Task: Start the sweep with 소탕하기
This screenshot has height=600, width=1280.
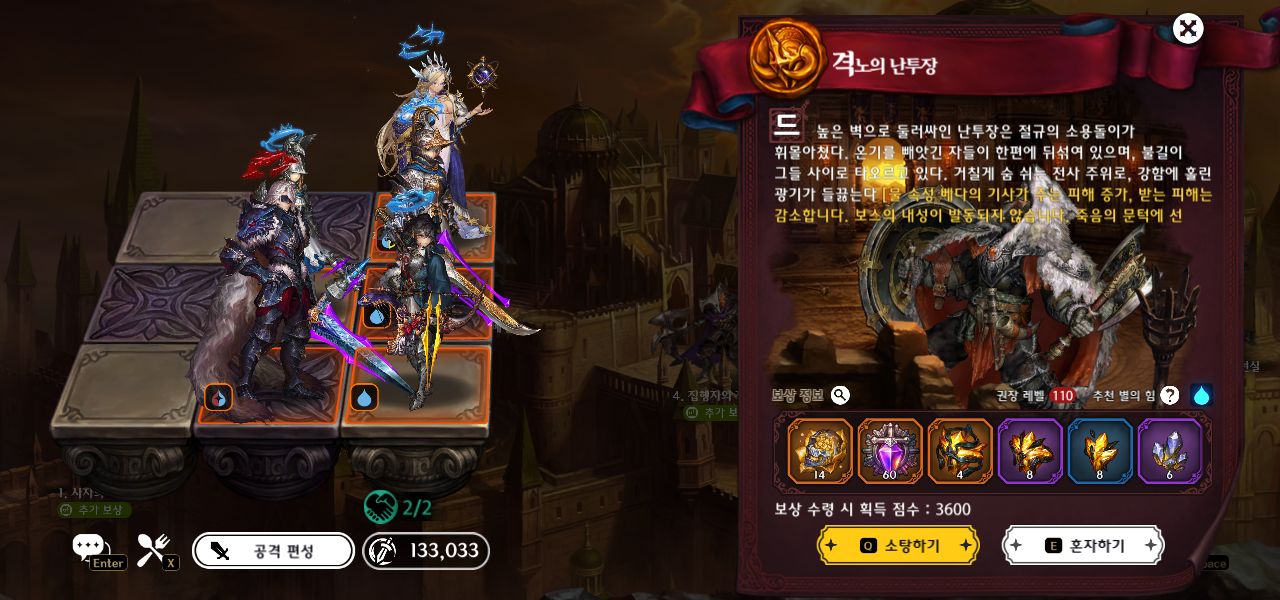Action: pos(898,545)
